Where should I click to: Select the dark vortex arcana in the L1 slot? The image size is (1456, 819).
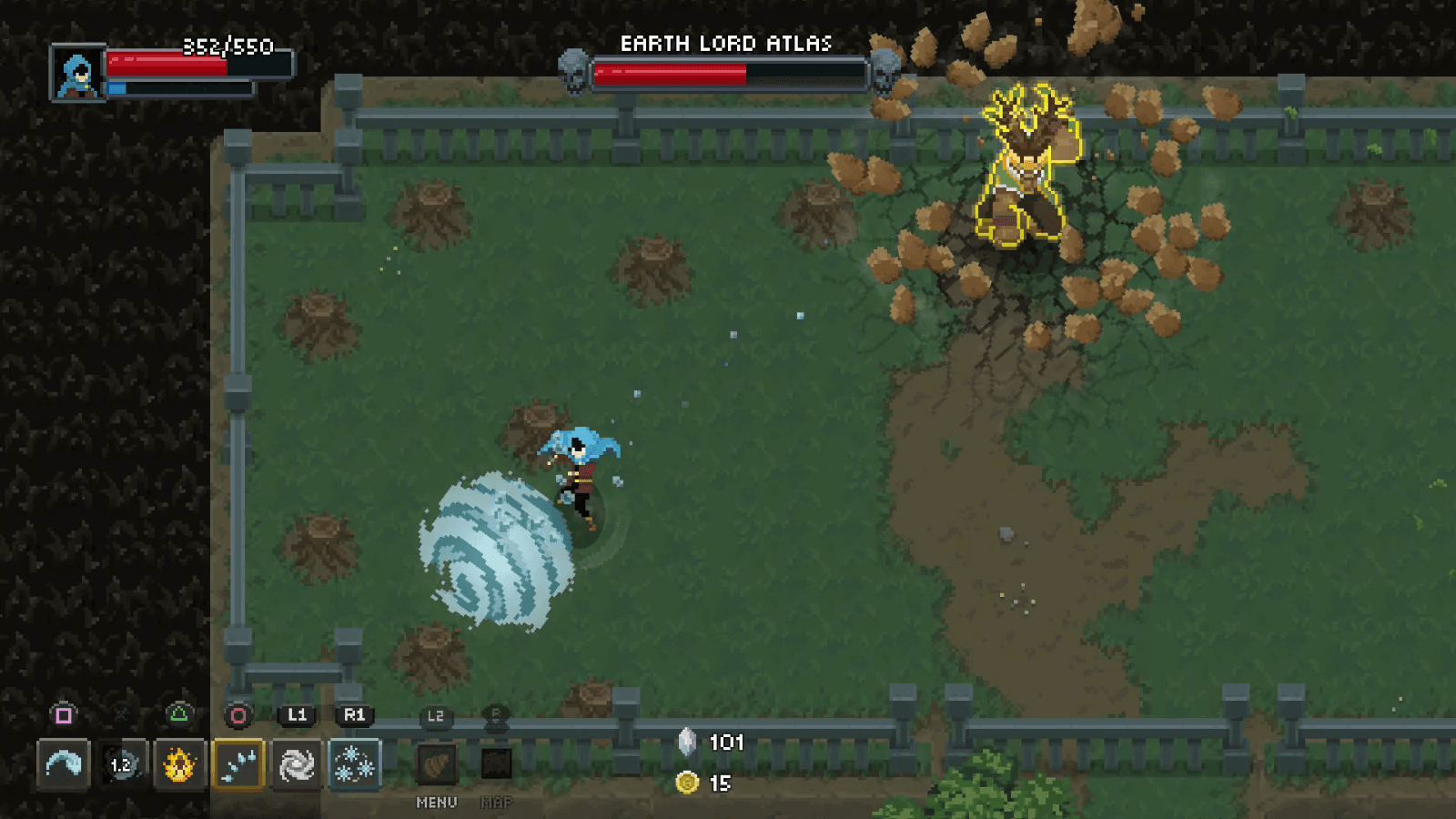297,764
